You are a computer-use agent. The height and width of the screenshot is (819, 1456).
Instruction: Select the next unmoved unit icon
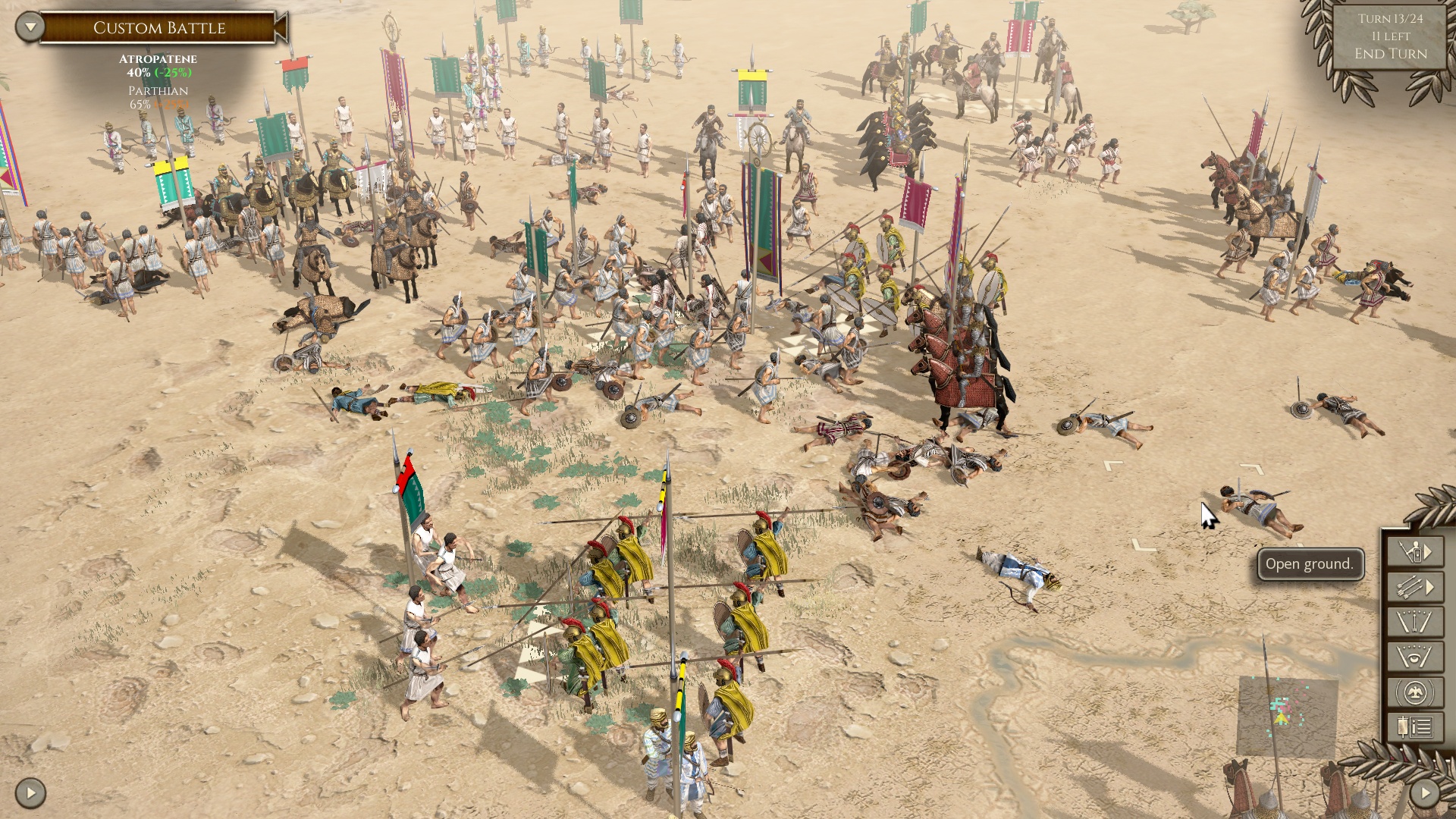click(1412, 551)
